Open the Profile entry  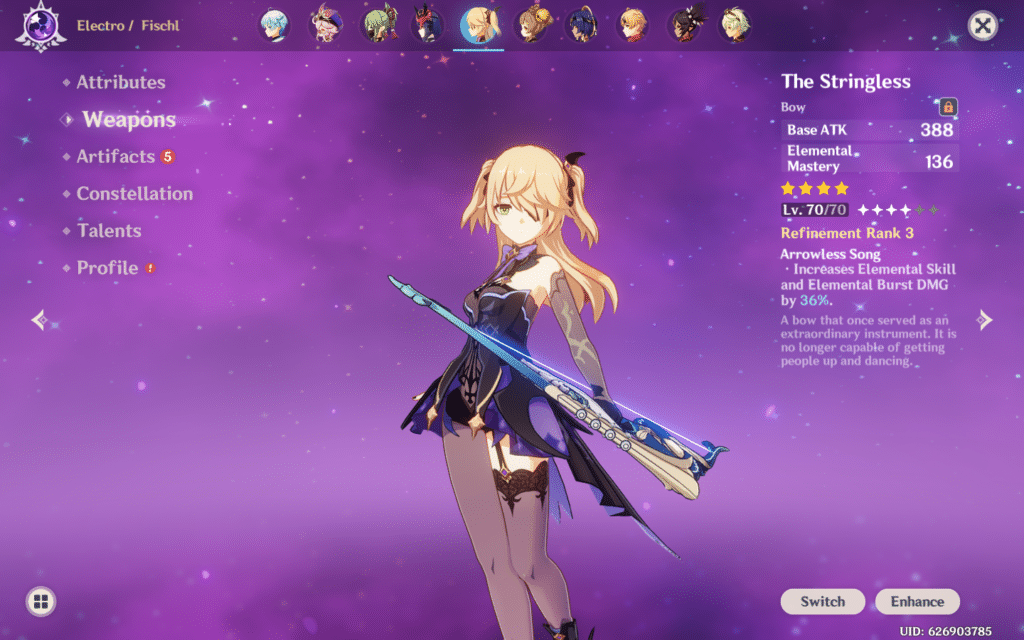pyautogui.click(x=107, y=268)
